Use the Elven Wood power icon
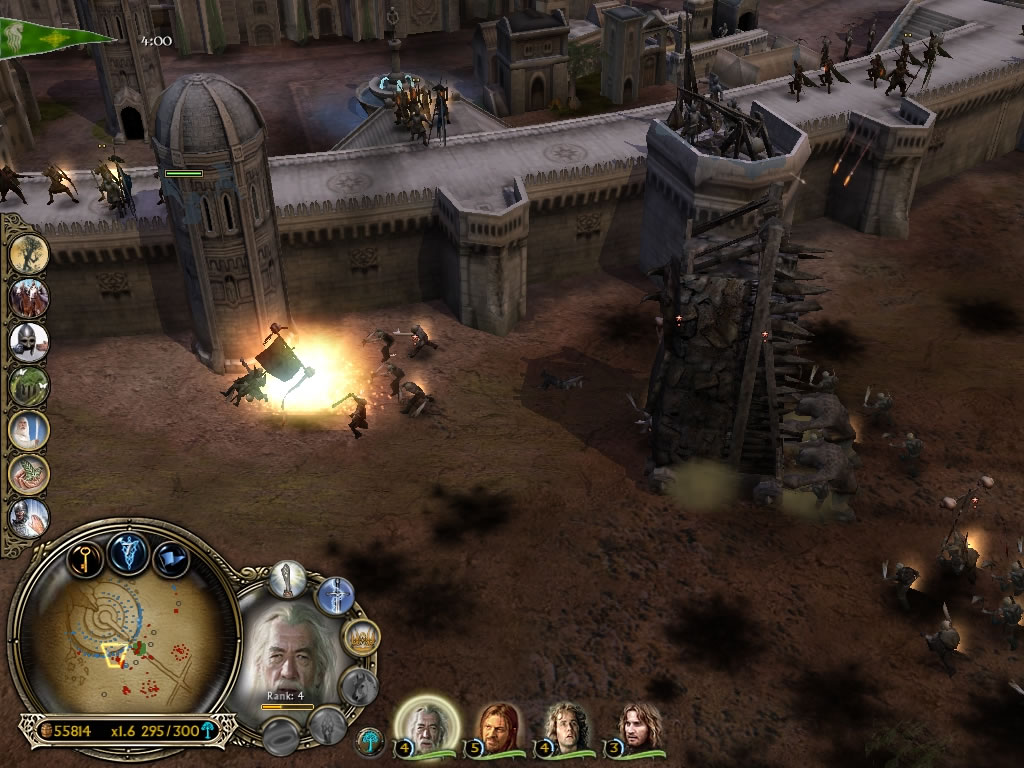Screen dimensions: 1024x768 tap(29, 386)
